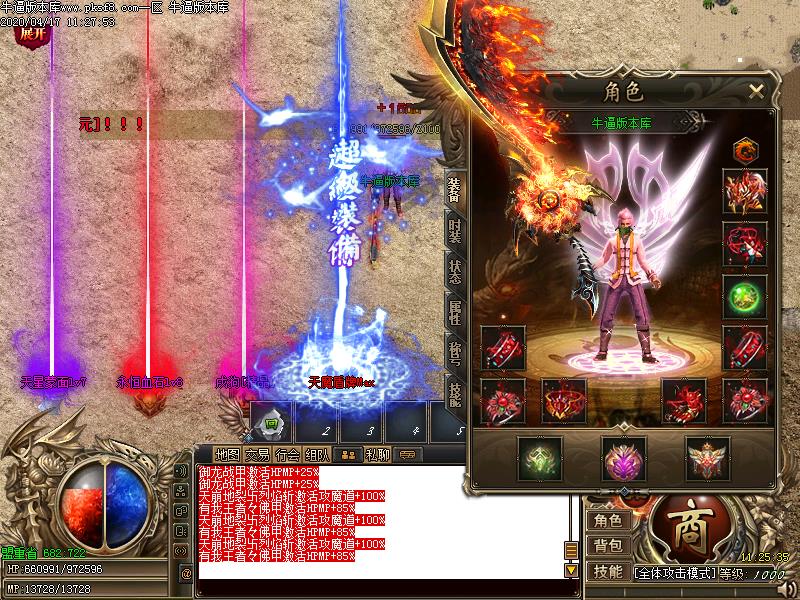Select the 属性 attributes tab
This screenshot has width=800, height=600.
pyautogui.click(x=454, y=315)
